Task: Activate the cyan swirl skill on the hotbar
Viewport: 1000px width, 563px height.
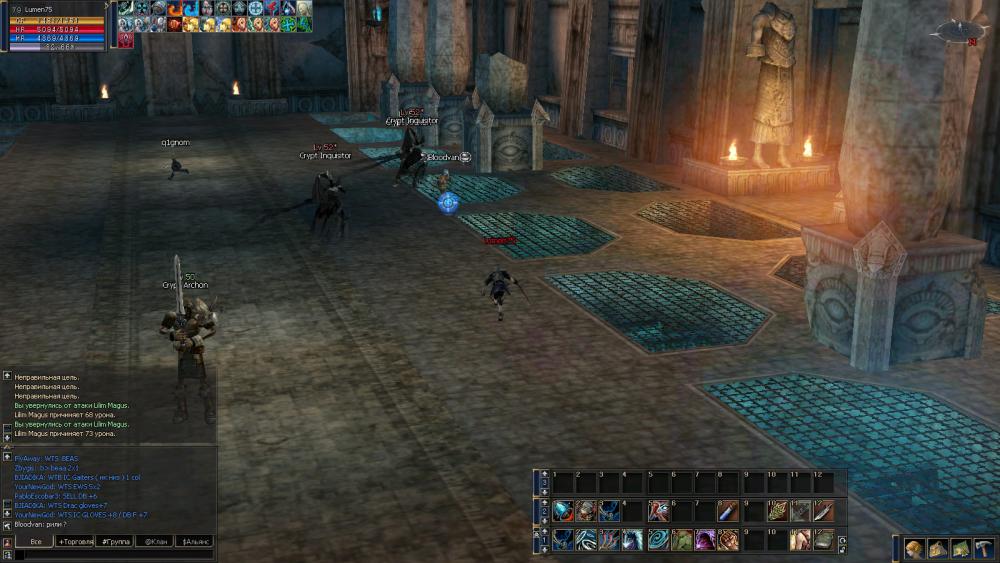Action: click(x=657, y=540)
